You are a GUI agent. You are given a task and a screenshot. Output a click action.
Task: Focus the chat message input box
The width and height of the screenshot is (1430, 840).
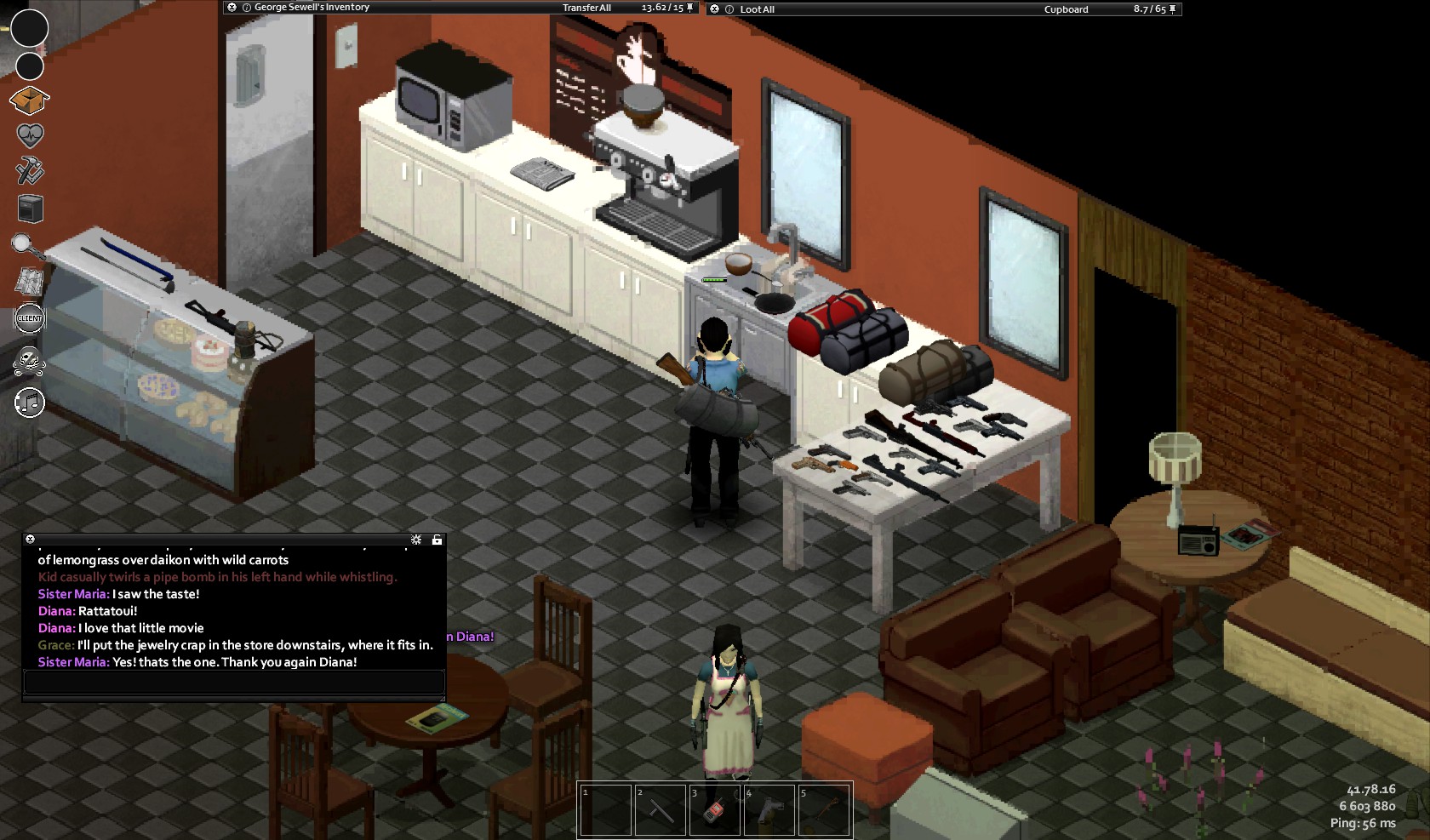point(233,682)
